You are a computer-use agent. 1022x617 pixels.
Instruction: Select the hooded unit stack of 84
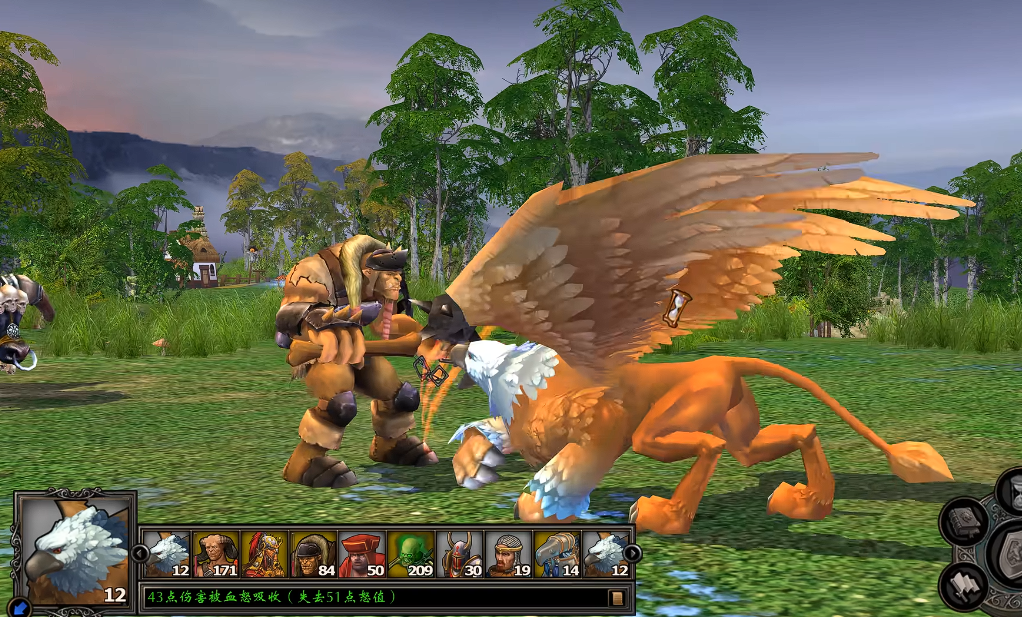point(313,553)
